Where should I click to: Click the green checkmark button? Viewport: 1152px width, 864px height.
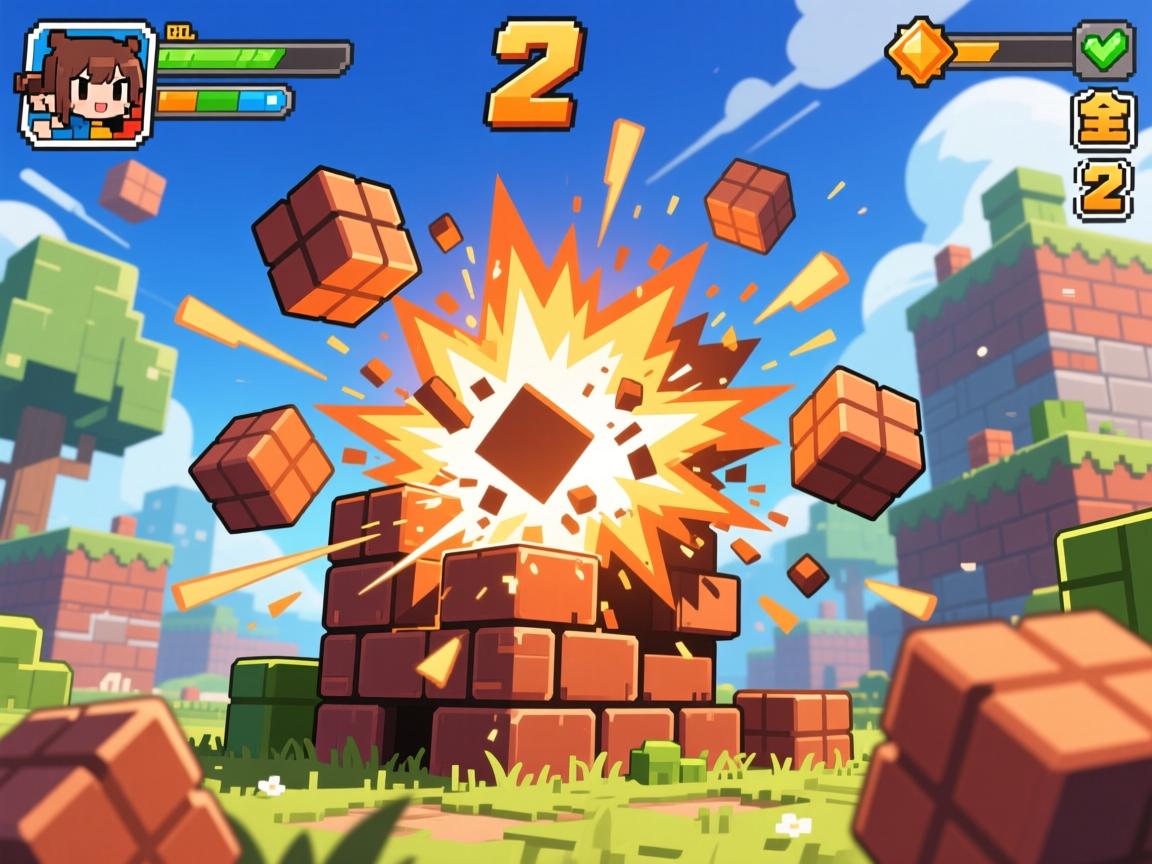(1104, 47)
